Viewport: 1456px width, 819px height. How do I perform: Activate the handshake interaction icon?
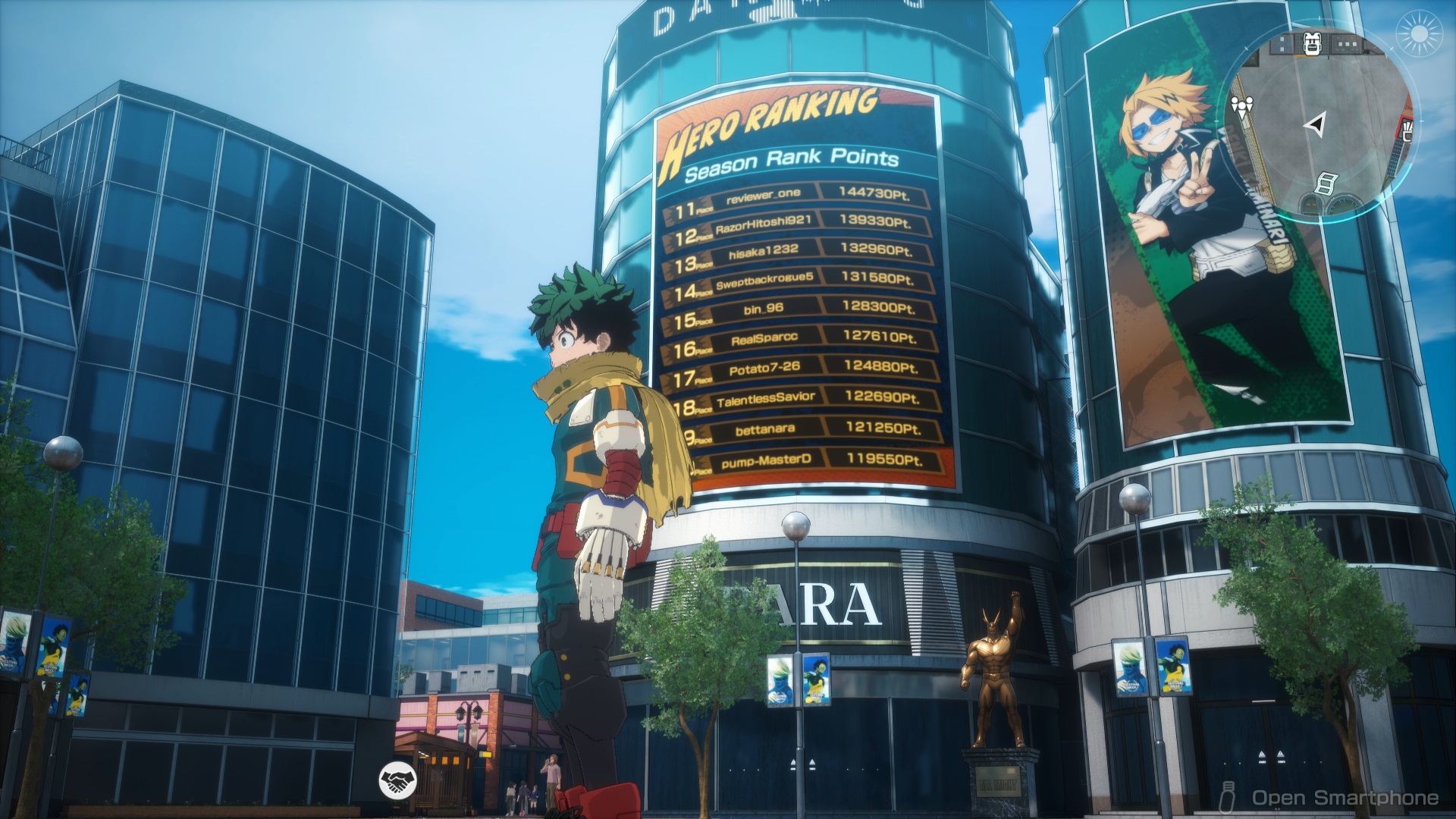tap(399, 780)
